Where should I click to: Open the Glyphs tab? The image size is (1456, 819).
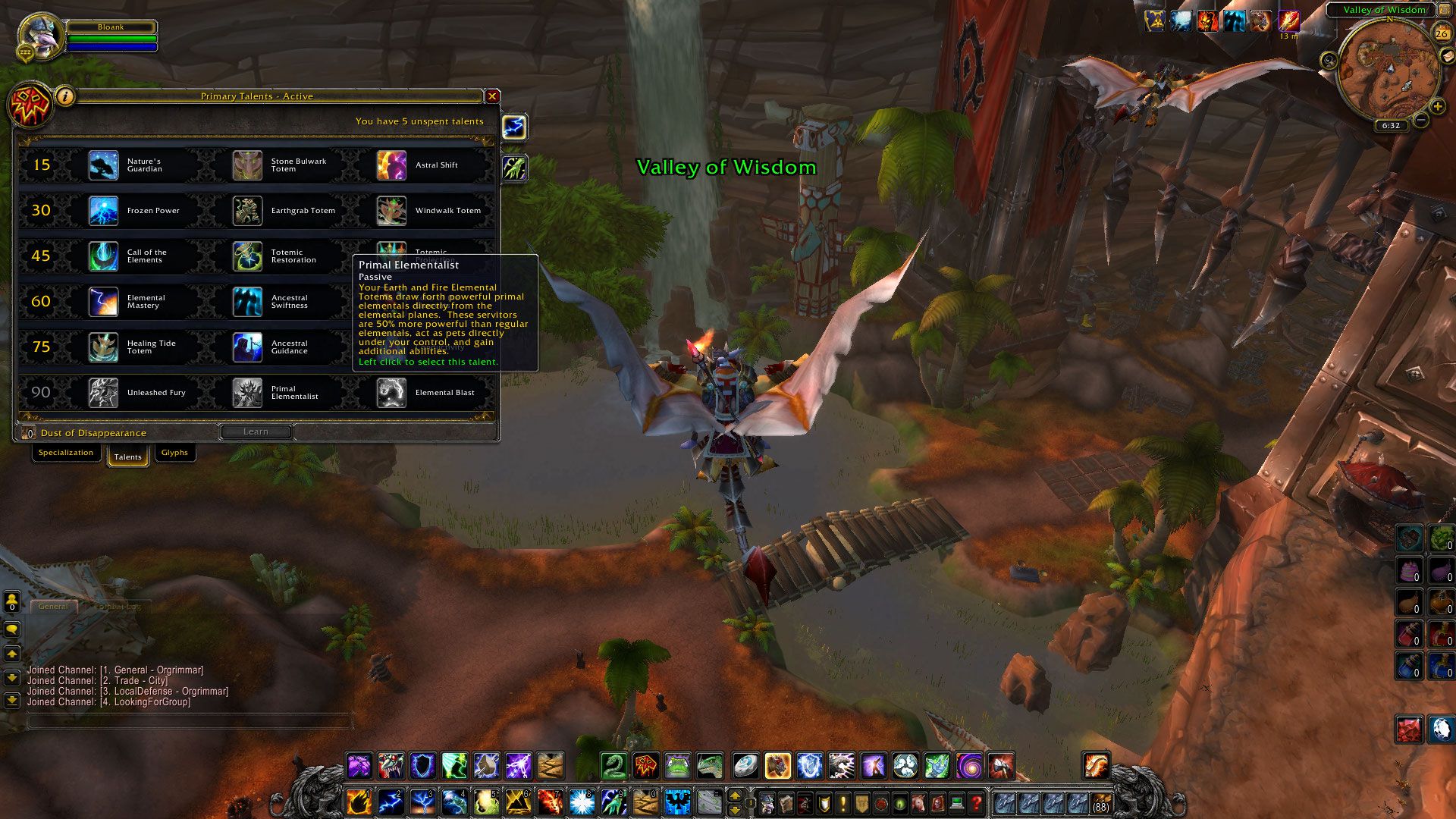[x=174, y=453]
